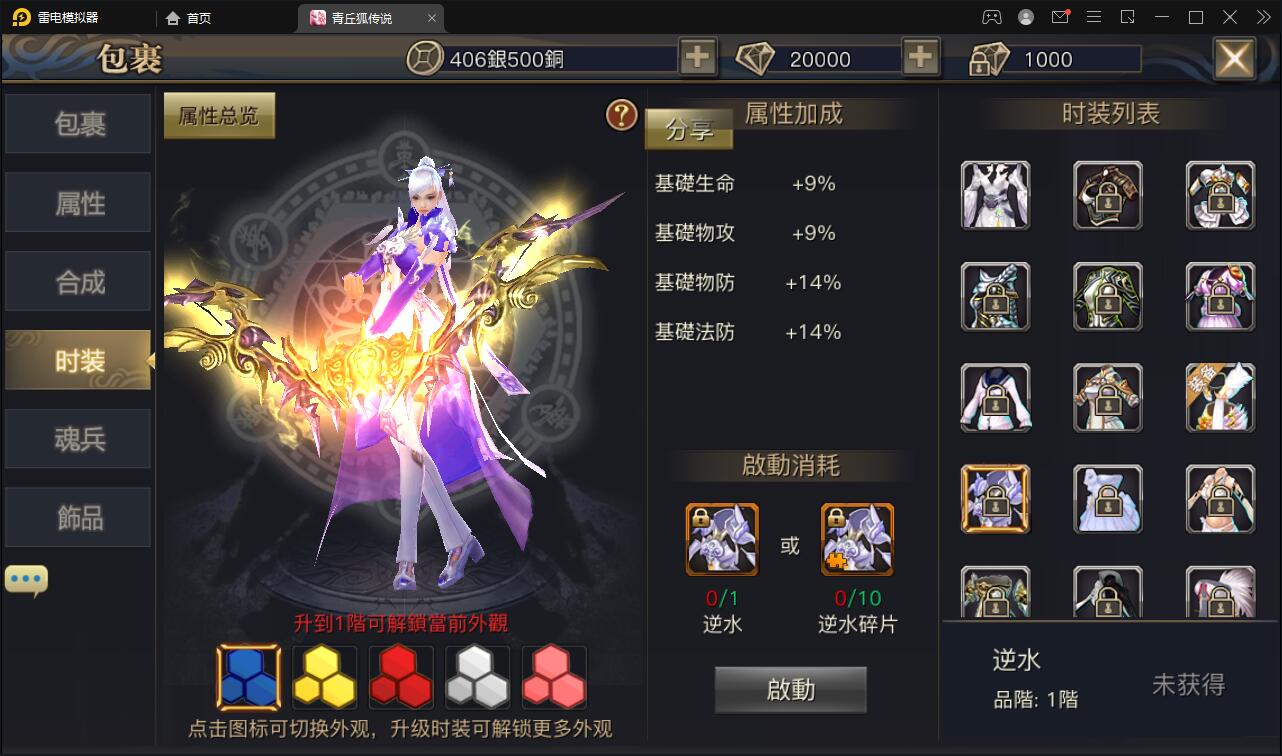
Task: Click the help question mark icon
Action: [x=622, y=116]
